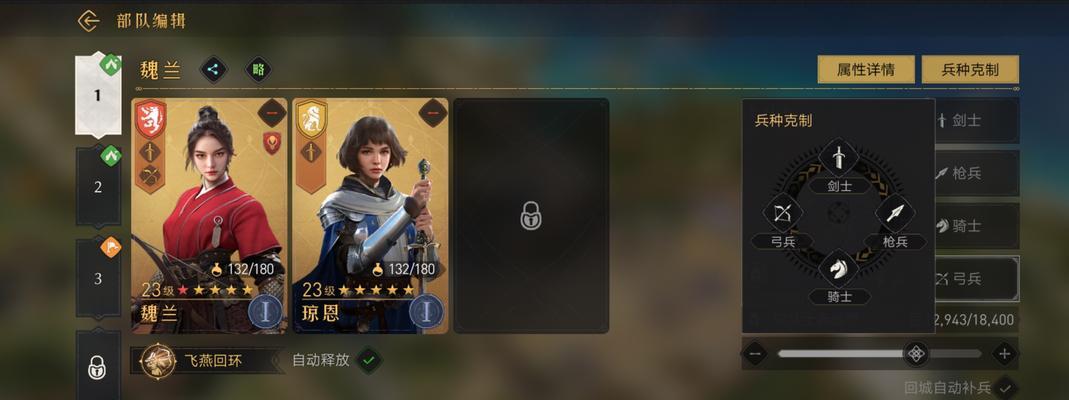
Task: Share the 魏兰 troop lineup
Action: pos(212,69)
